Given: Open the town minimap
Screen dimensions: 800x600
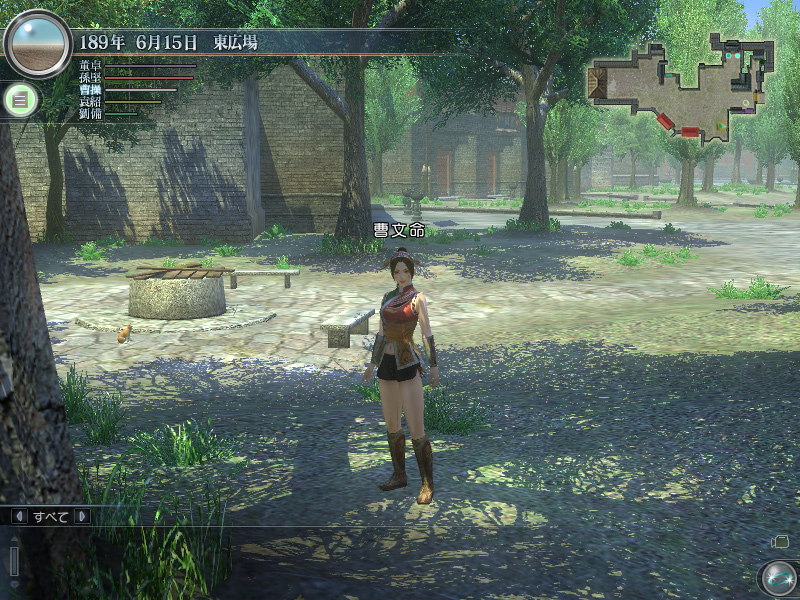Looking at the screenshot, I should coord(683,88).
